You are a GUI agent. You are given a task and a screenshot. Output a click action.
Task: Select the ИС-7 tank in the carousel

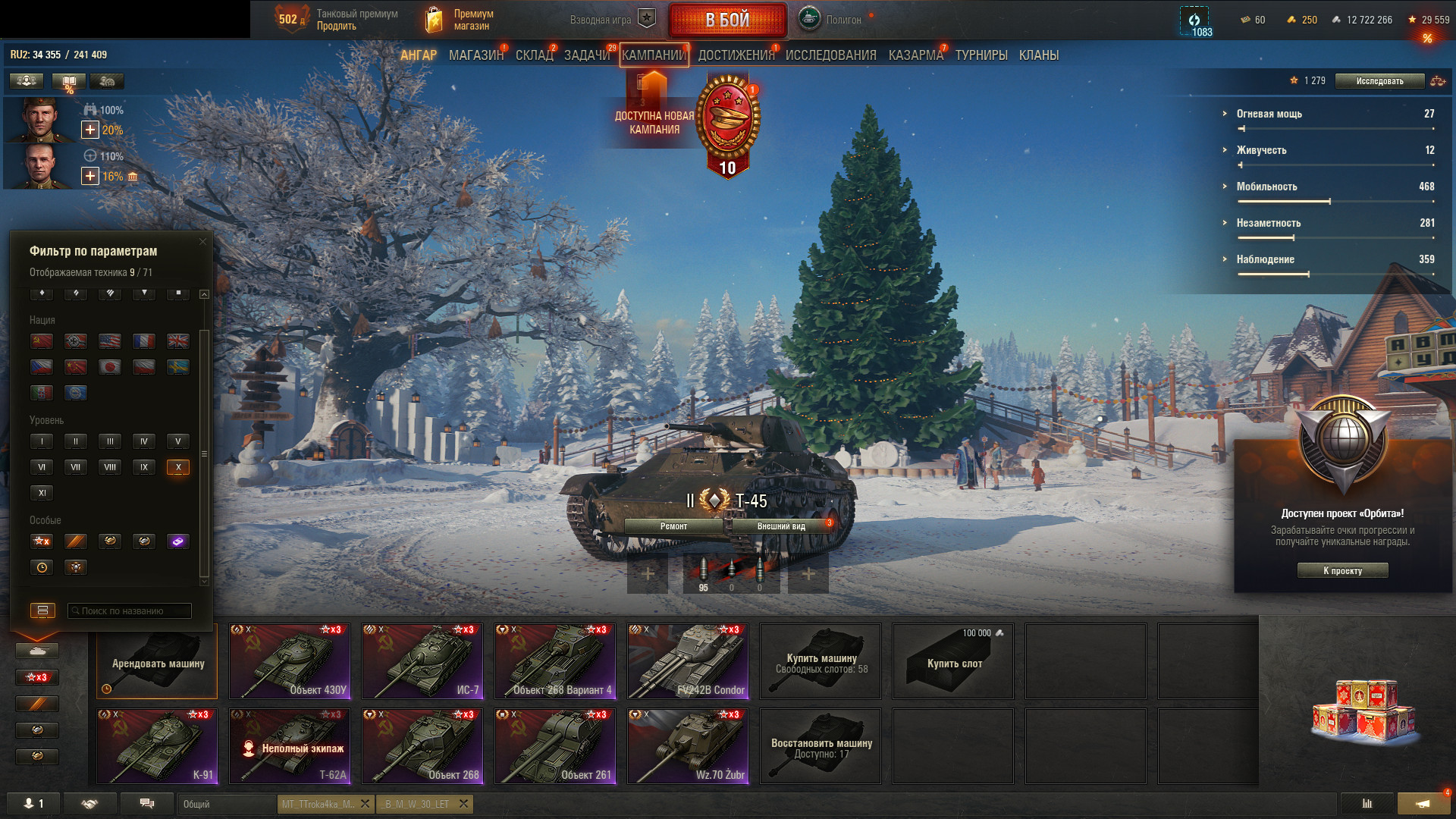(x=422, y=661)
